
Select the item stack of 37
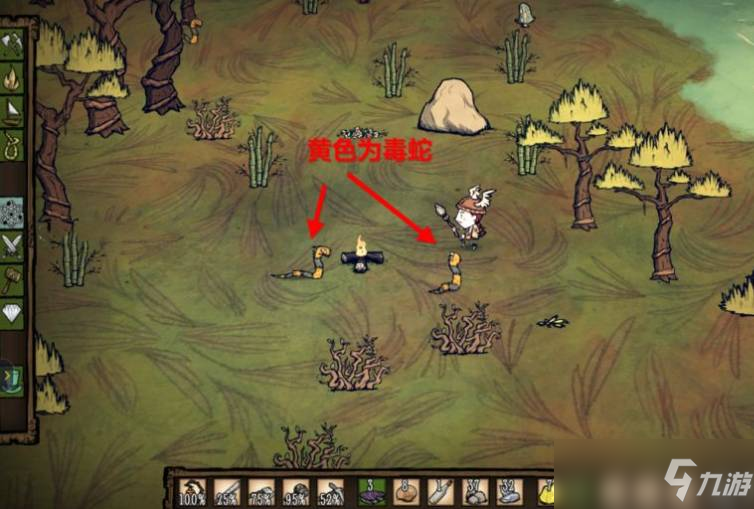(x=475, y=491)
